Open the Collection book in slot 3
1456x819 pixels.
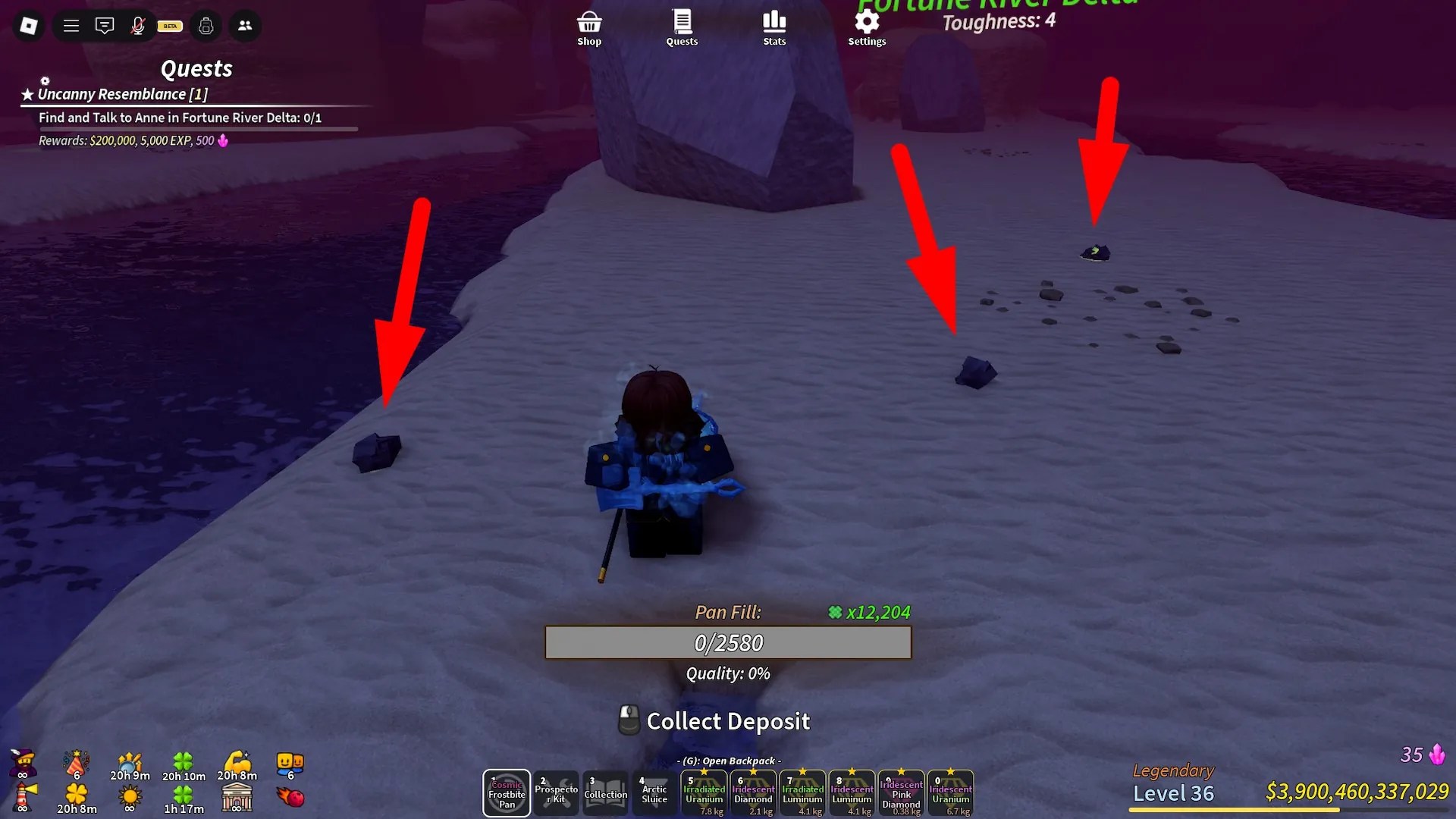coord(605,793)
